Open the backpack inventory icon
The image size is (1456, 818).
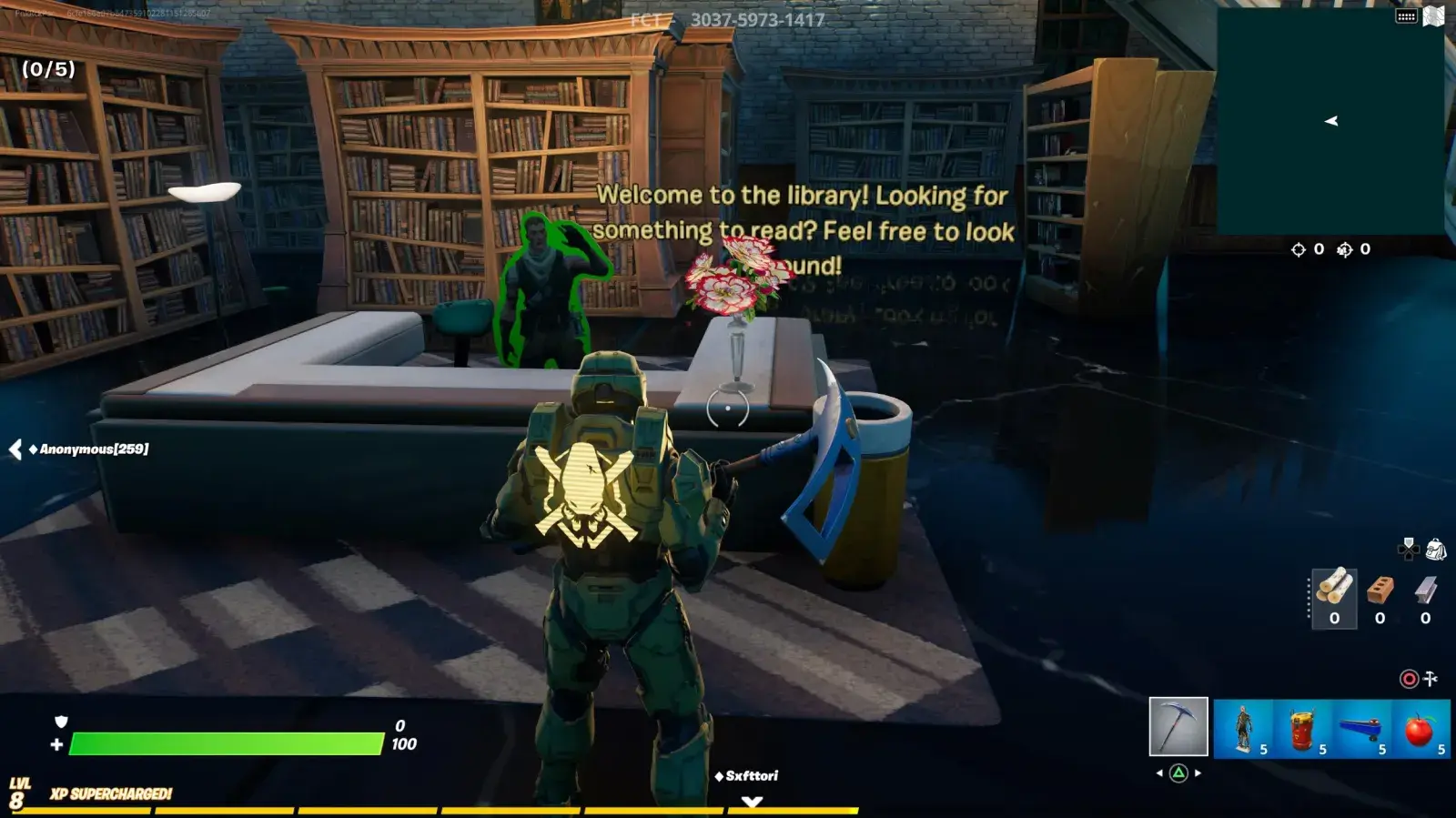[1436, 549]
